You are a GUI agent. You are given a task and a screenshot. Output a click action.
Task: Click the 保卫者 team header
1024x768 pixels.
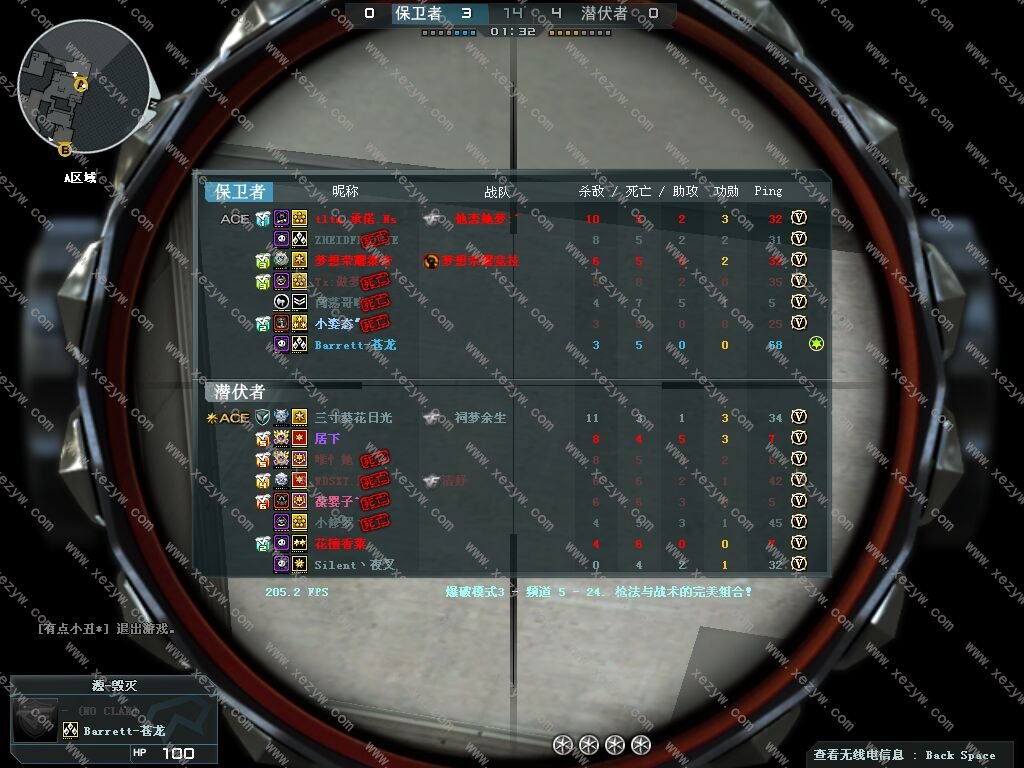coord(240,192)
